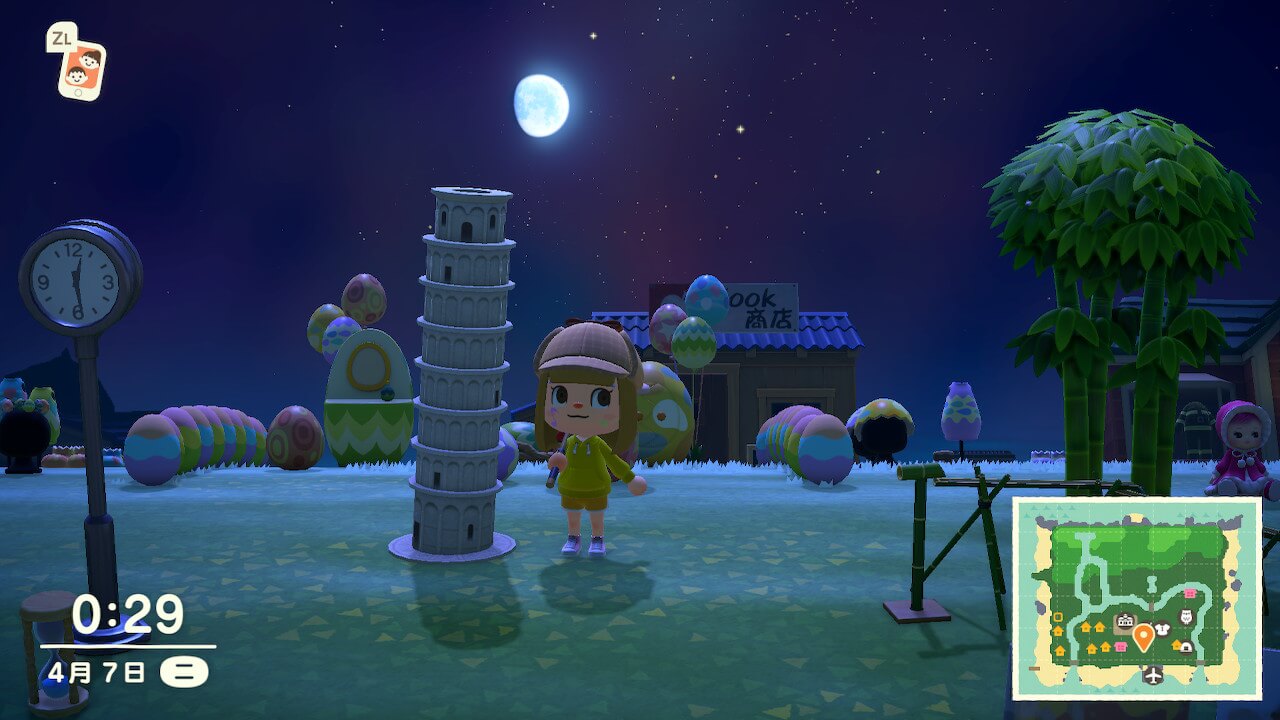Click the airport icon on the minimap
Screen dimensions: 1280x720
[x=1153, y=676]
